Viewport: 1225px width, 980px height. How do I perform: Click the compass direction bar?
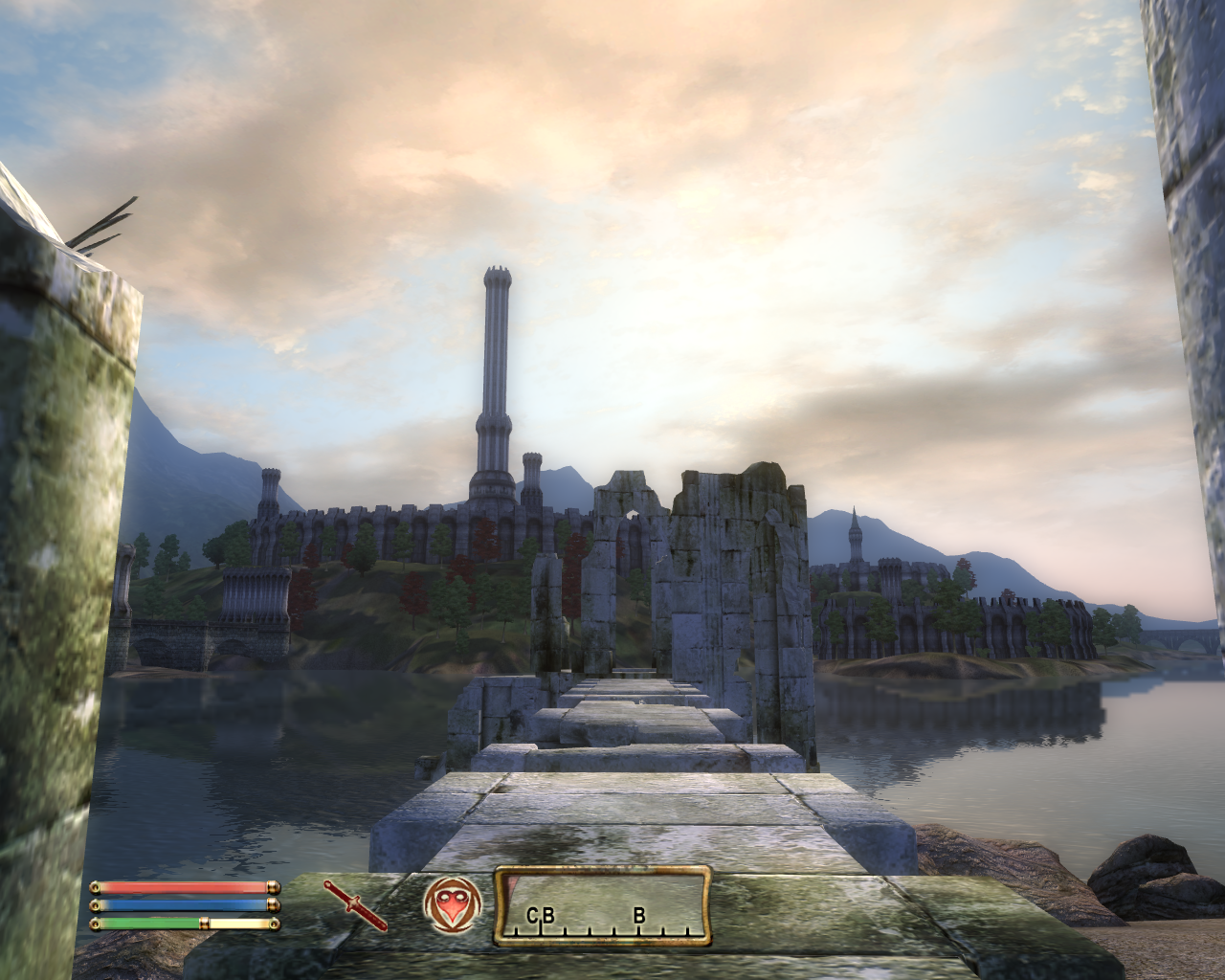tap(603, 905)
